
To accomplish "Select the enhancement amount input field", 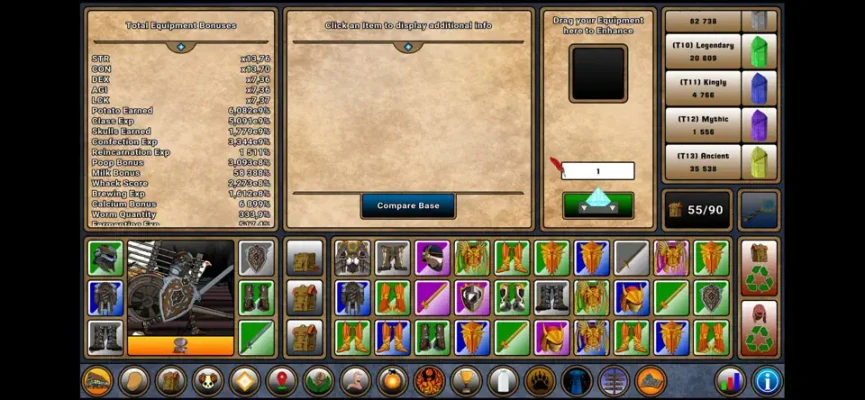I will pos(597,171).
